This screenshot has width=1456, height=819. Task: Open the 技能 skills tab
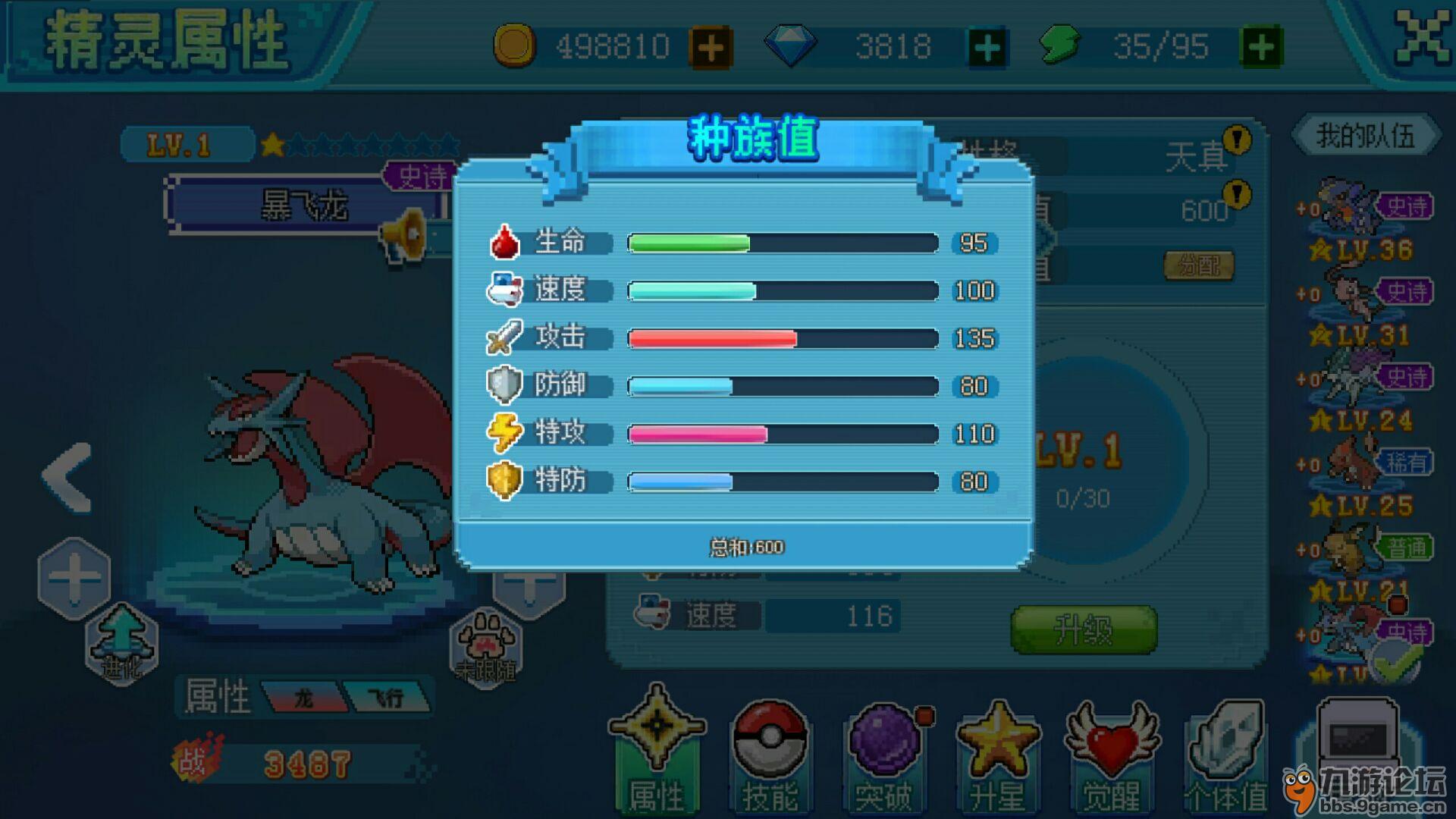point(770,755)
